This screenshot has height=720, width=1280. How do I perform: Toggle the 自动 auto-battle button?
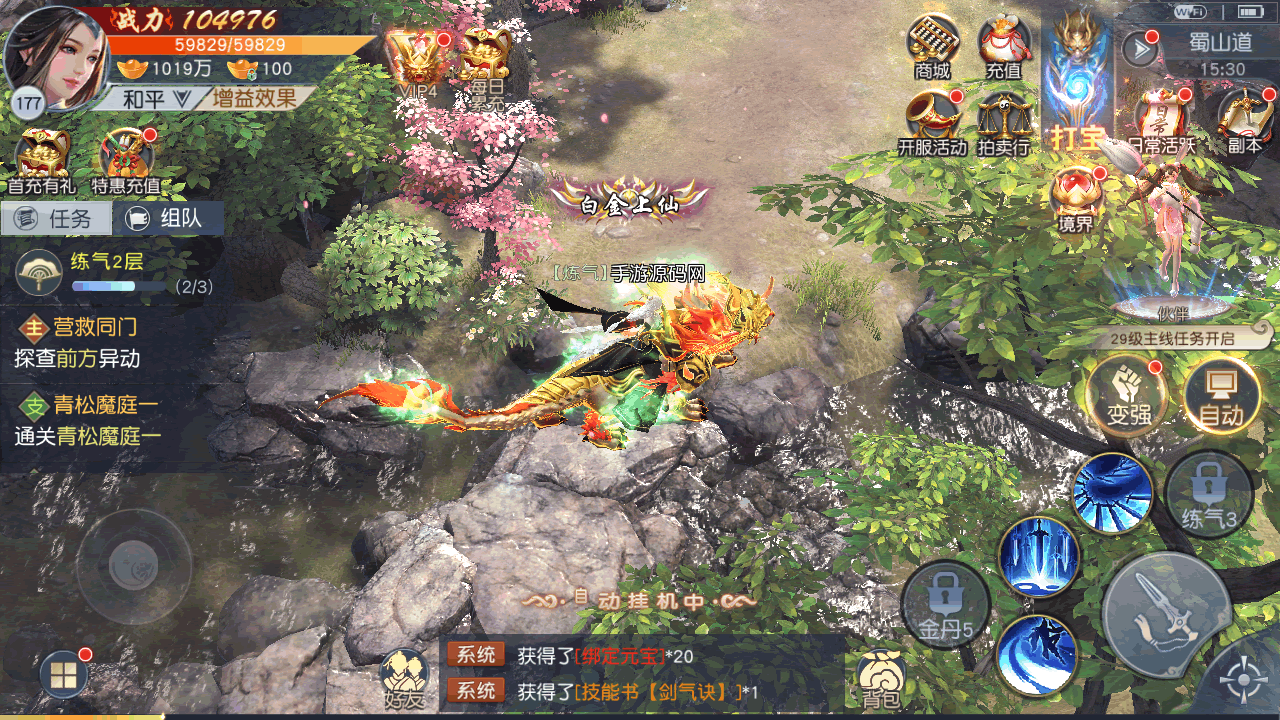coord(1221,396)
